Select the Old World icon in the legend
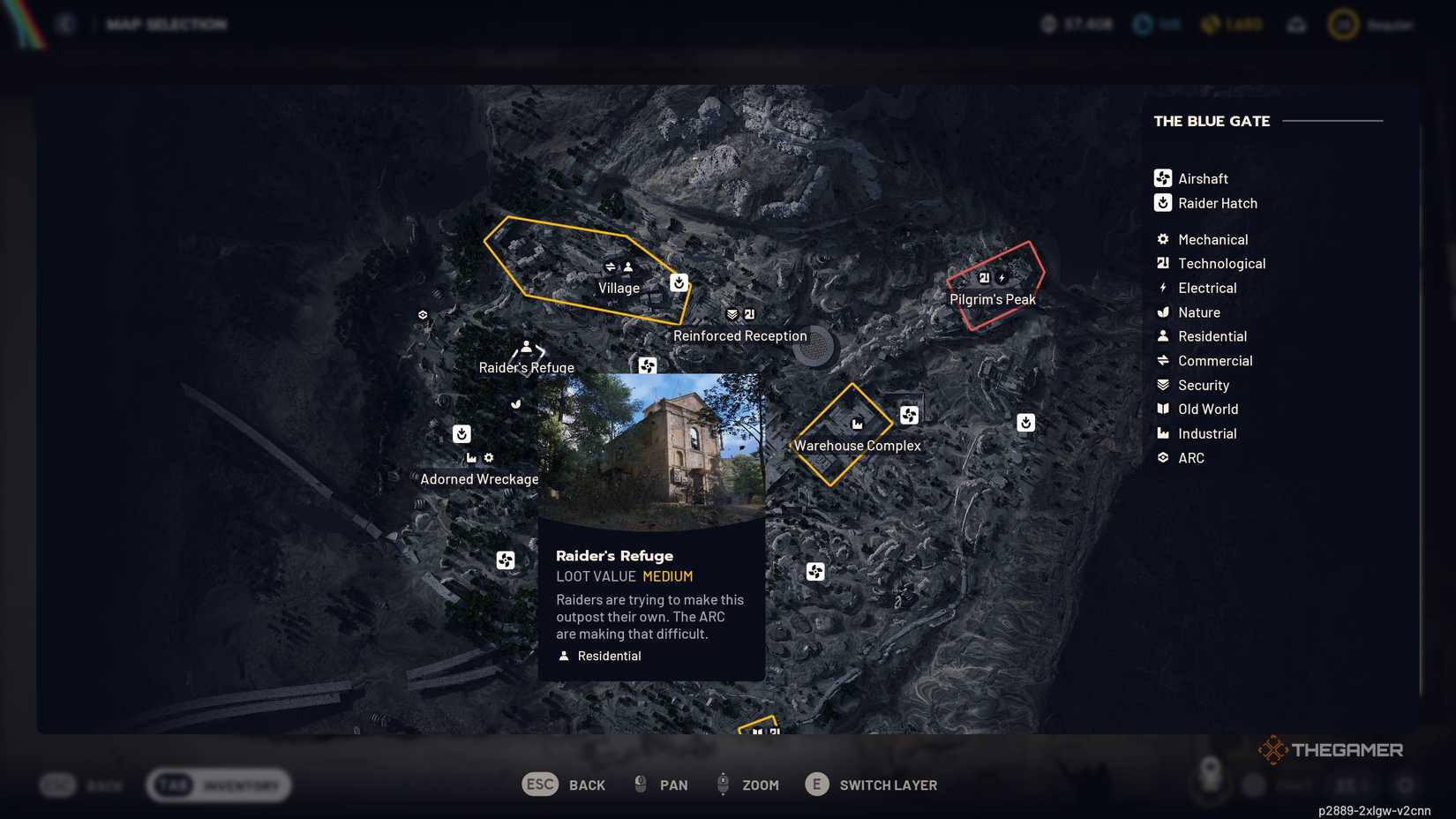The width and height of the screenshot is (1456, 819). 1162,409
